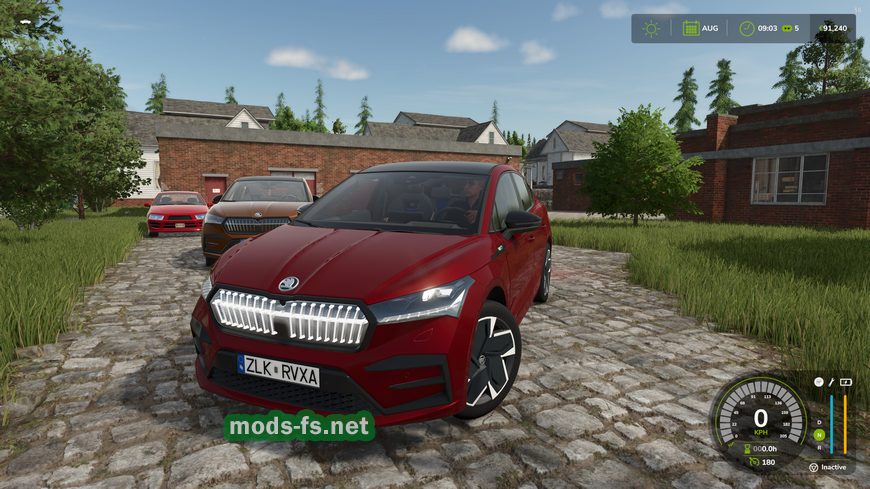This screenshot has height=489, width=870.
Task: Select the clock icon in top bar
Action: (x=747, y=28)
